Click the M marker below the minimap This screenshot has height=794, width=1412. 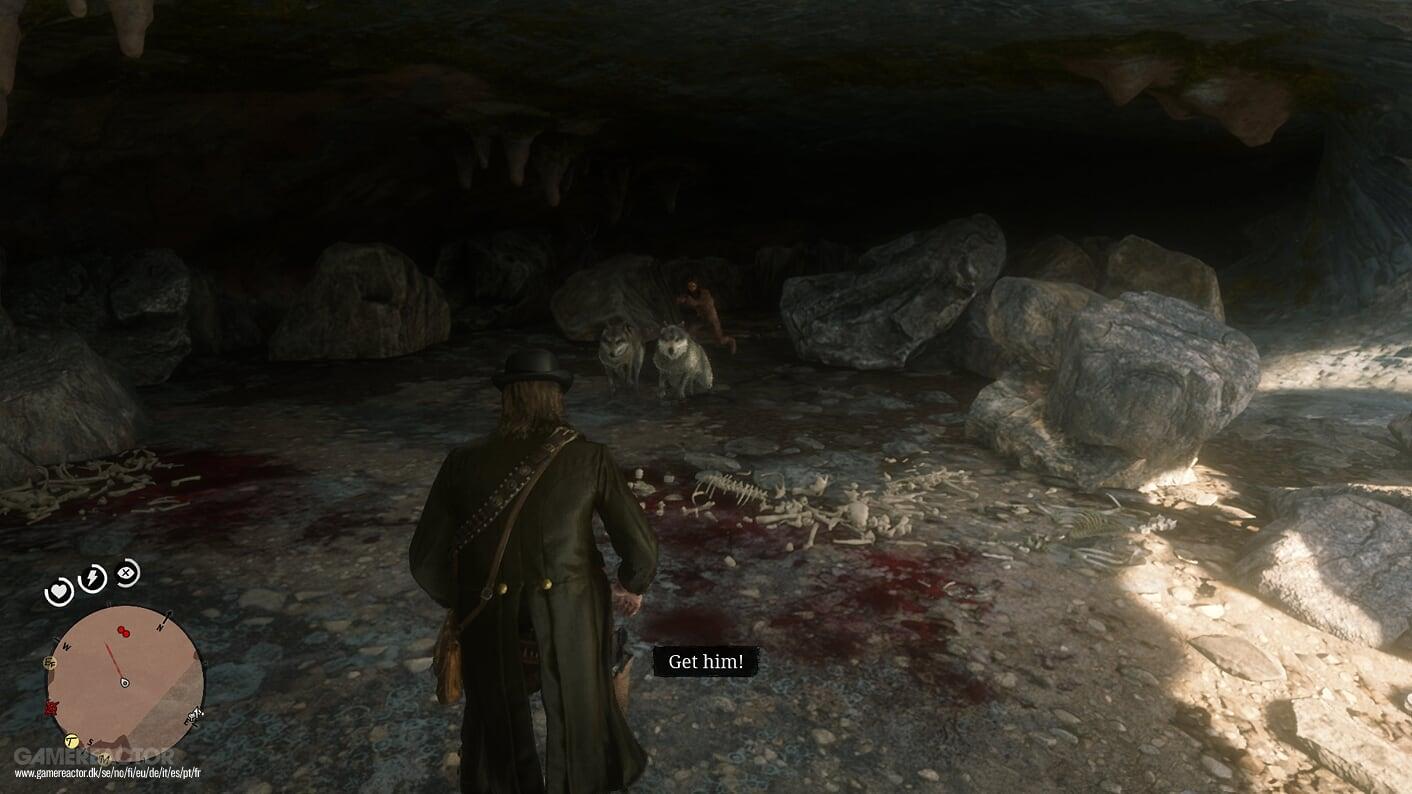point(105,757)
